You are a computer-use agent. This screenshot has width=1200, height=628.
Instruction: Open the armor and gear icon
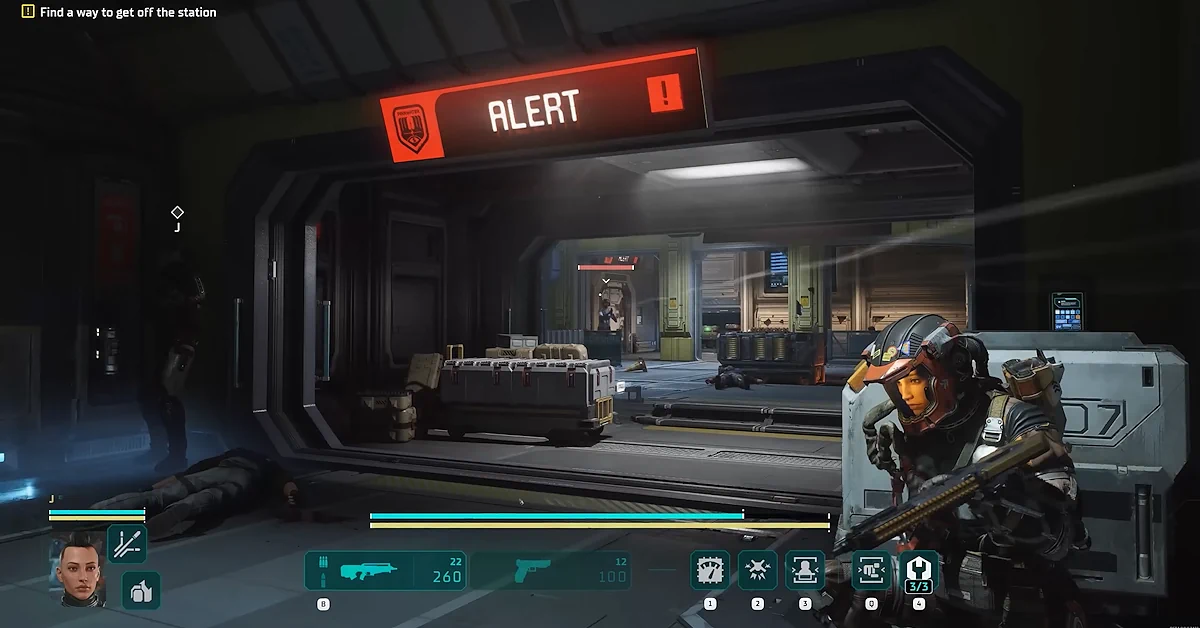click(141, 590)
